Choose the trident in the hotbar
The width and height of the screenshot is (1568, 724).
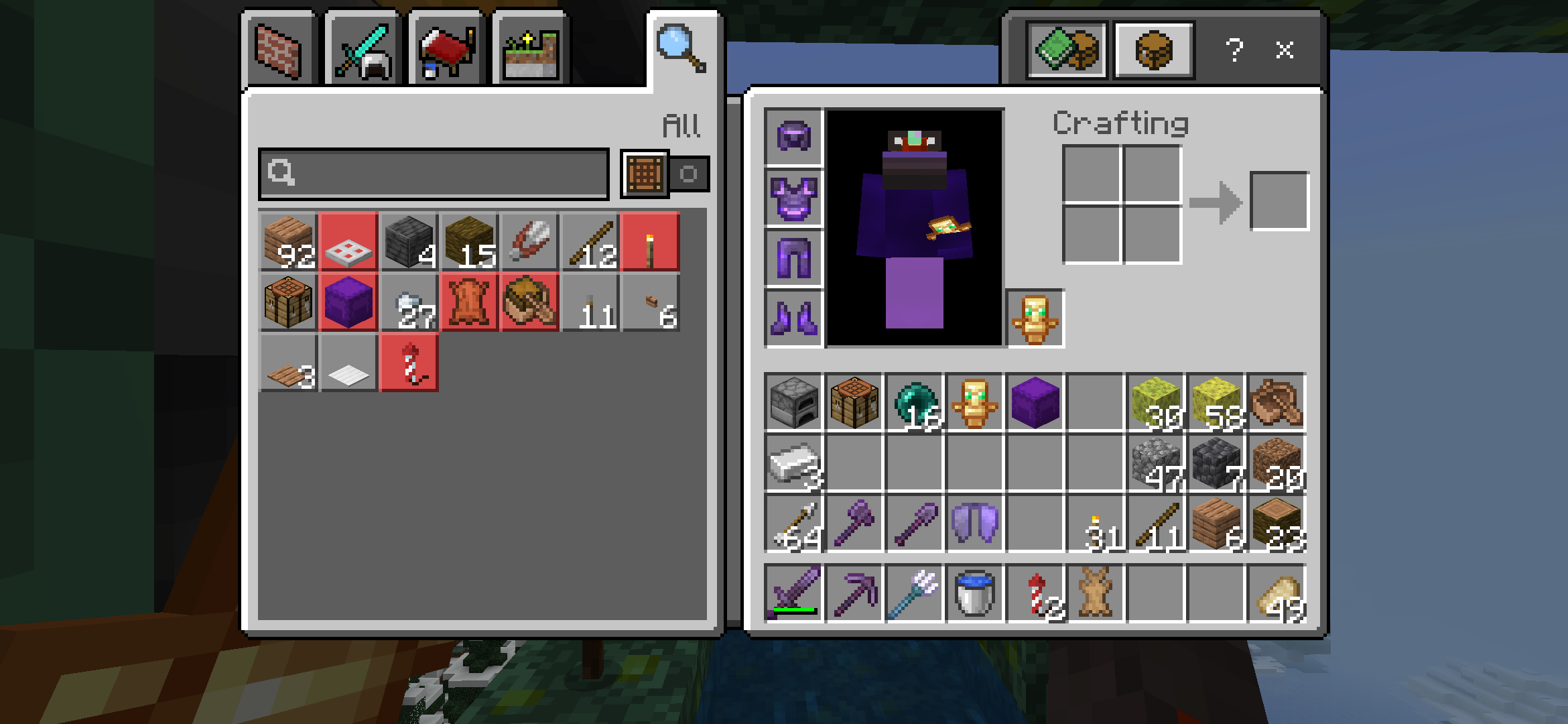(915, 593)
